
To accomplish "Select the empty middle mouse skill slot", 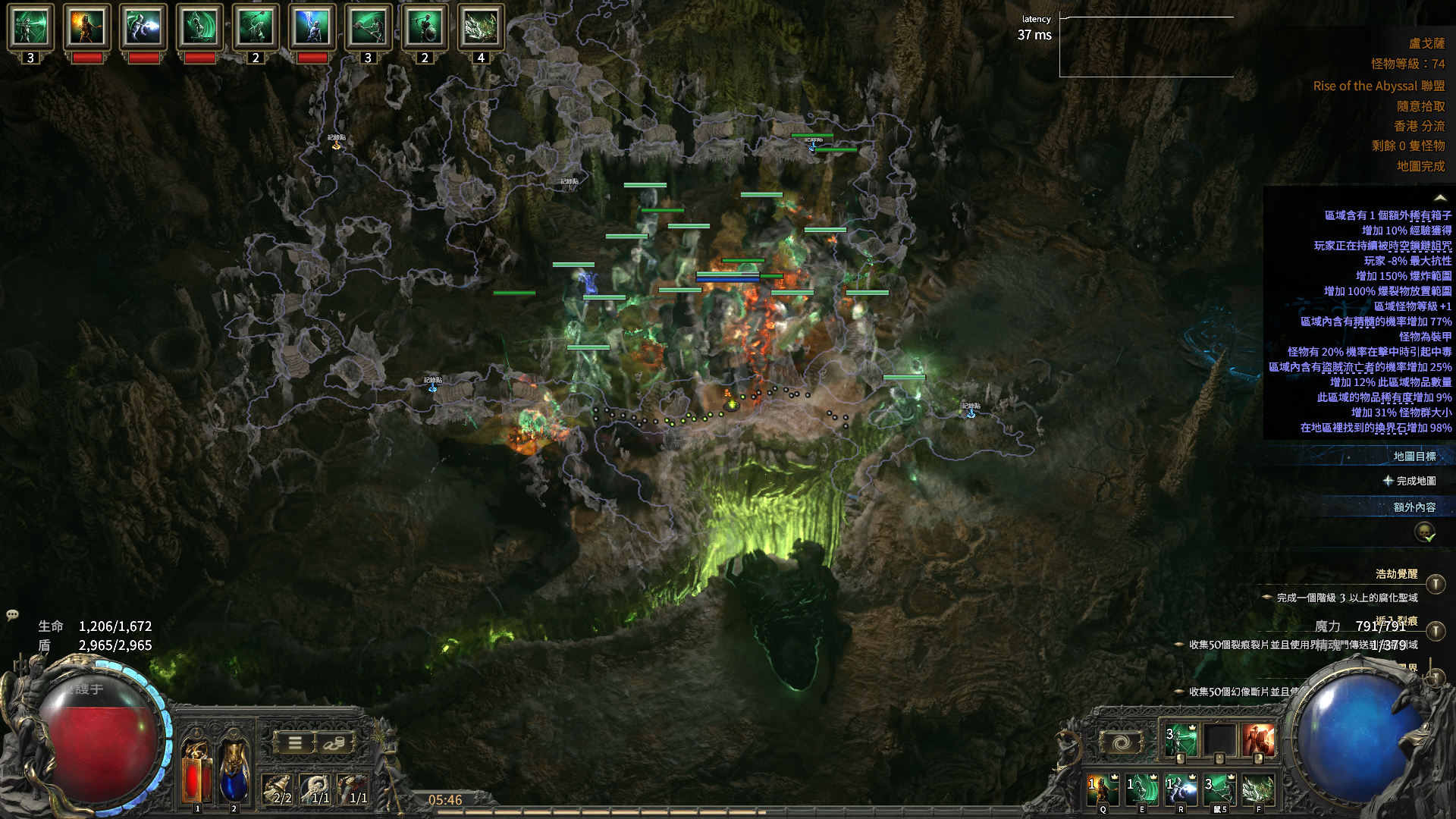I will [x=1219, y=741].
